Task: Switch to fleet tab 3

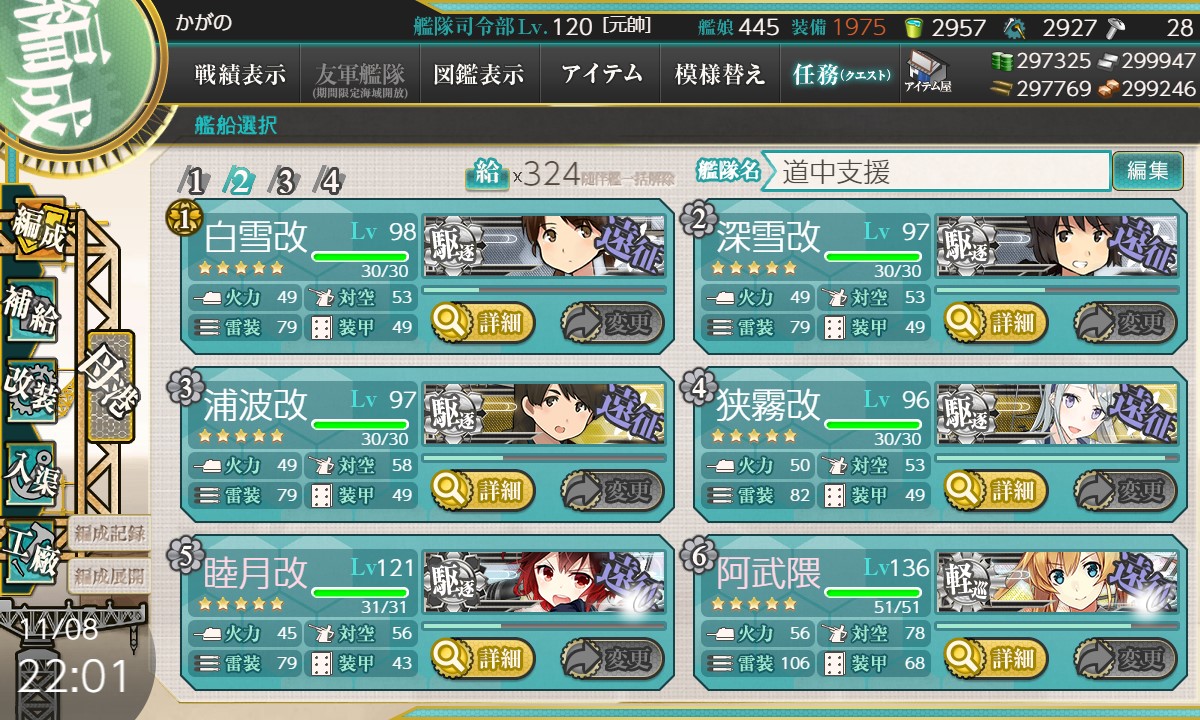Action: click(285, 181)
